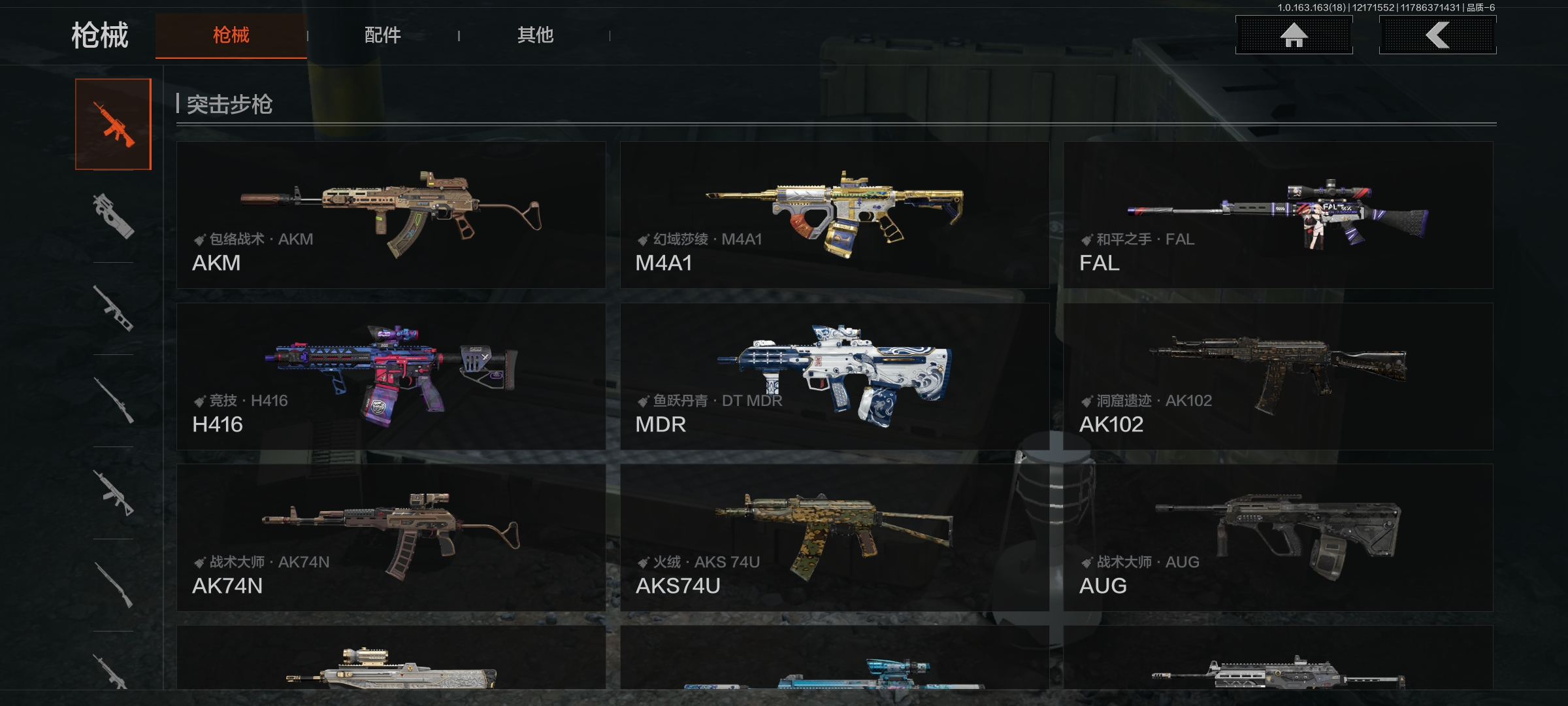Image resolution: width=1568 pixels, height=706 pixels.
Task: Choose the AKM weapon card
Action: pyautogui.click(x=391, y=215)
